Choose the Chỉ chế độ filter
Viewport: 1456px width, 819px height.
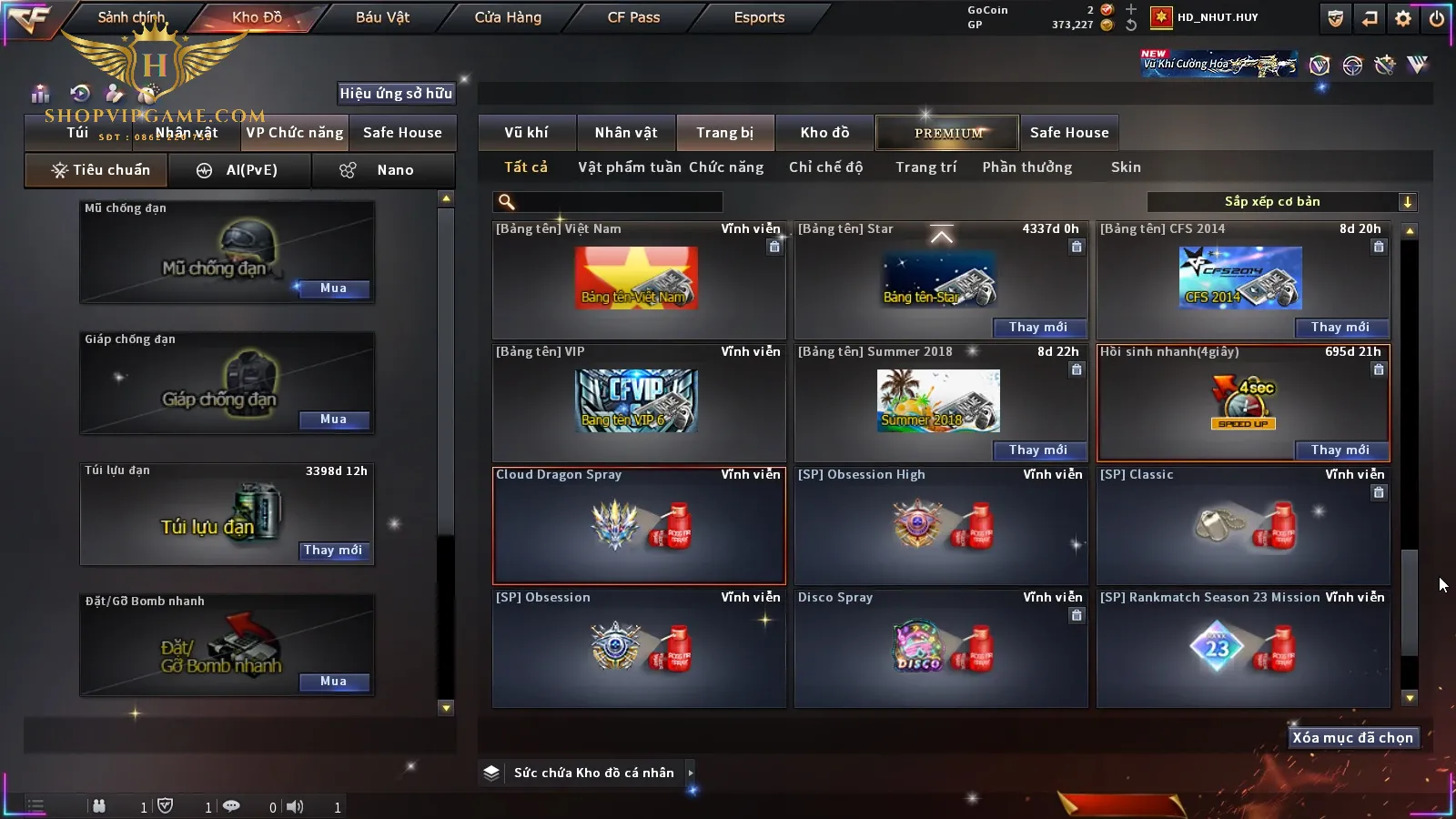coord(825,167)
